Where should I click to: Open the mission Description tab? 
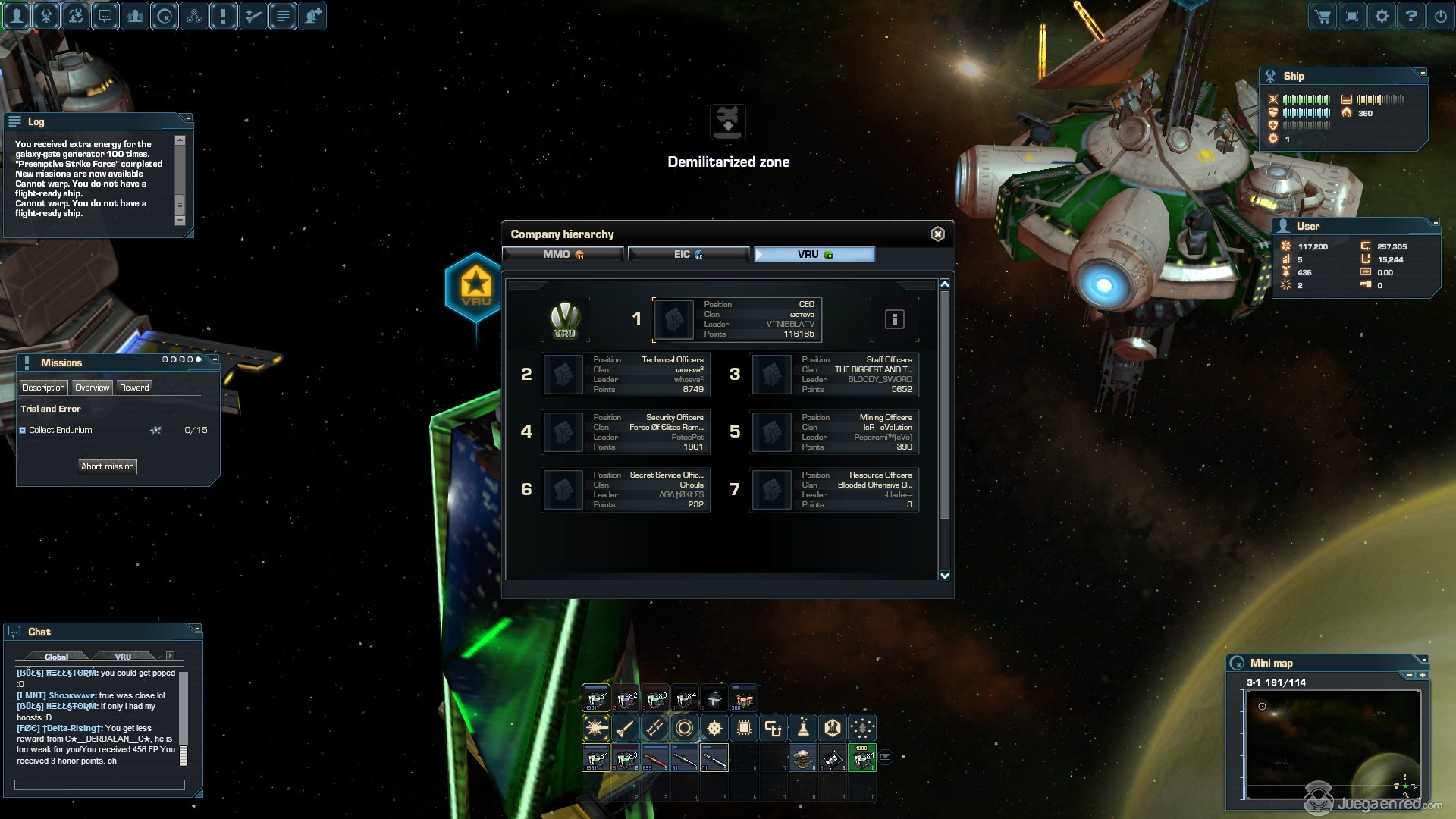click(43, 388)
